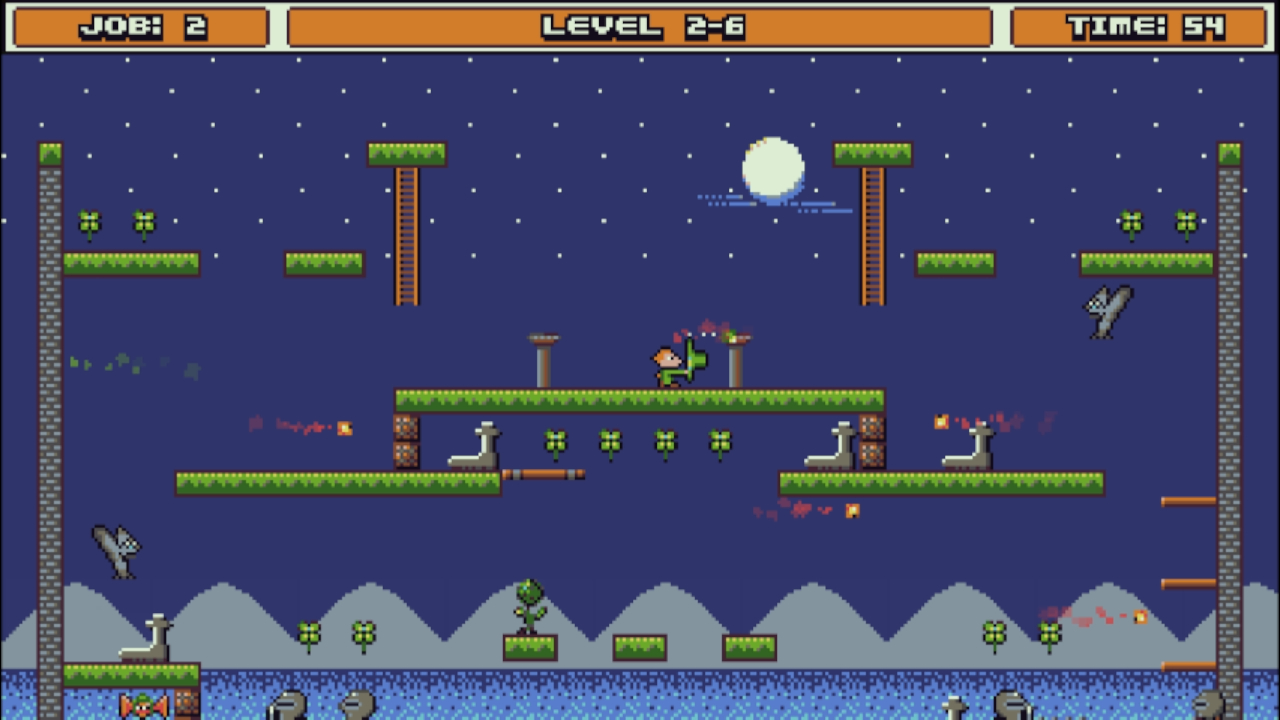
Task: Click the pedestal column left of the hero
Action: coord(543,360)
